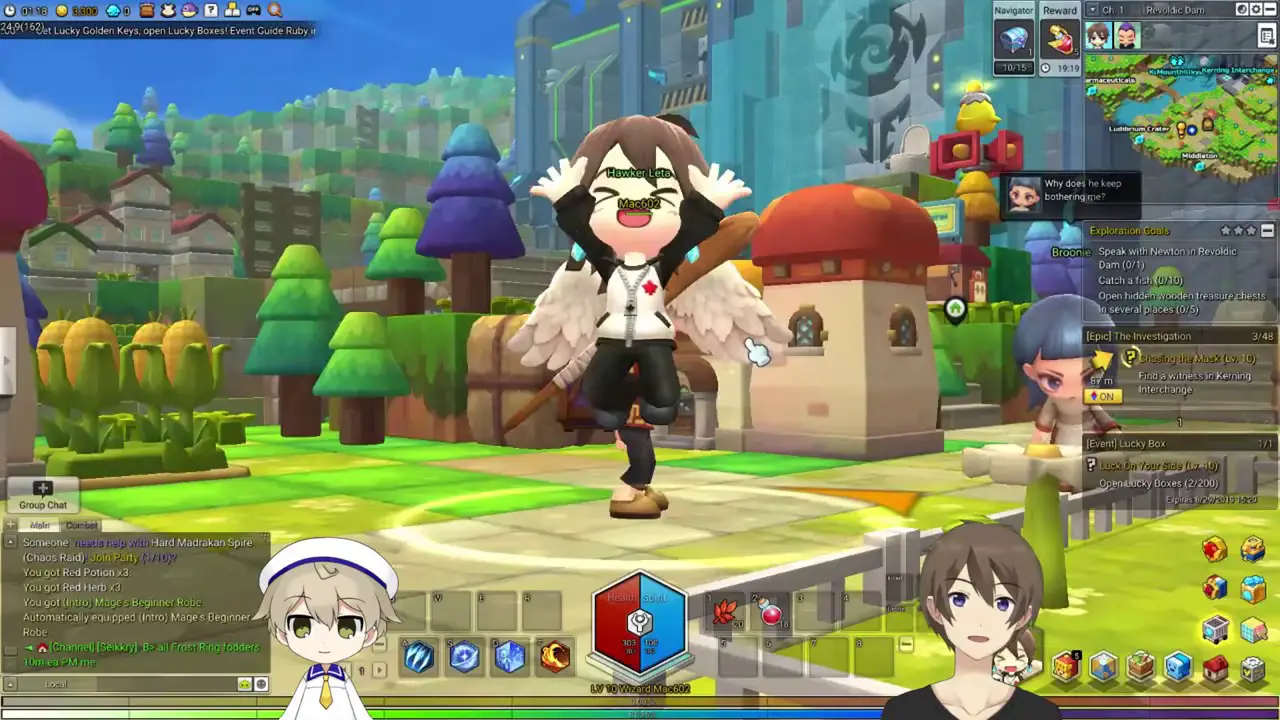Viewport: 1280px width, 720px height.
Task: Minimize the minimap panel
Action: (x=1270, y=10)
